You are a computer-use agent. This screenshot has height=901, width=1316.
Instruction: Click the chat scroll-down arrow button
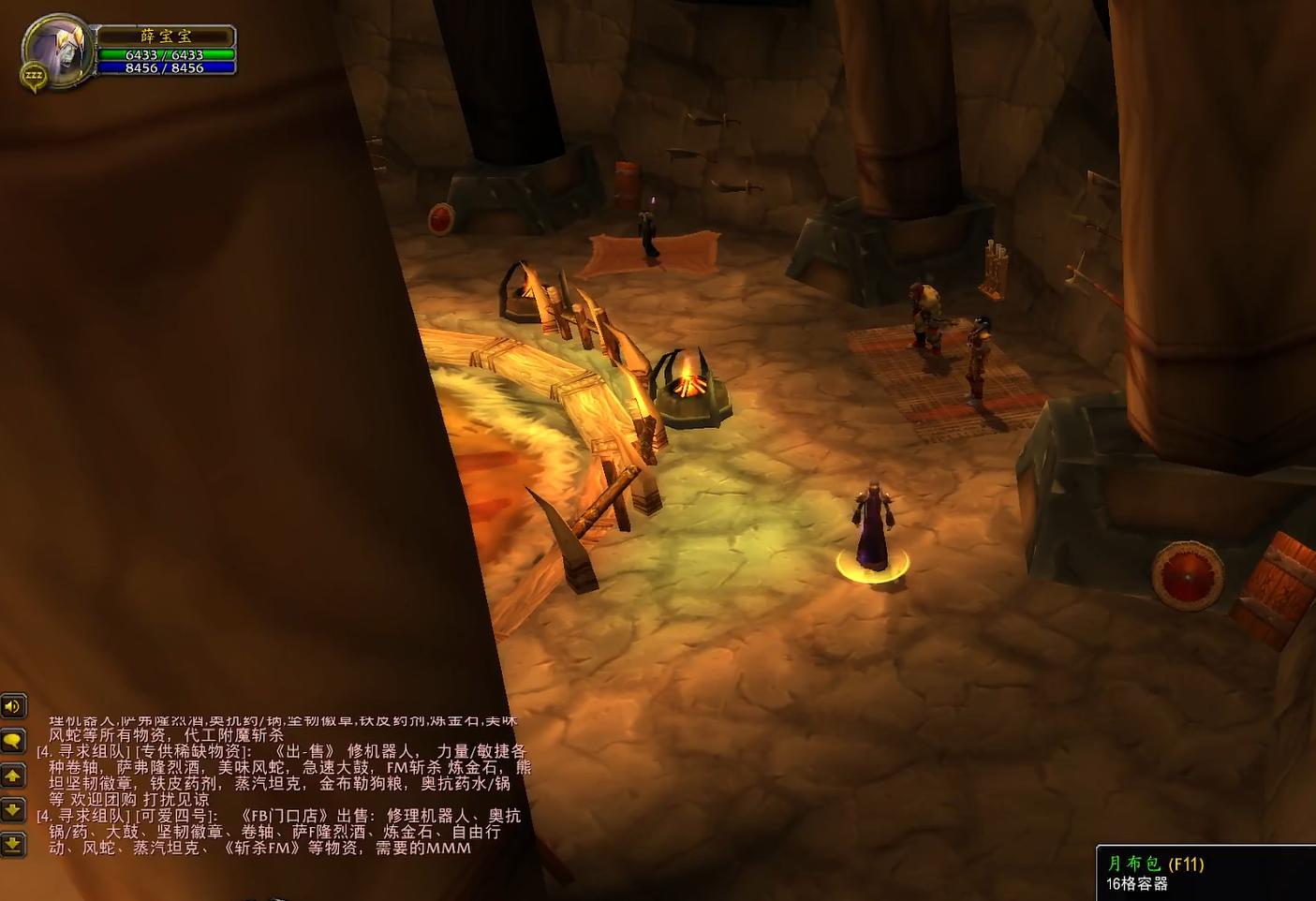(x=13, y=809)
